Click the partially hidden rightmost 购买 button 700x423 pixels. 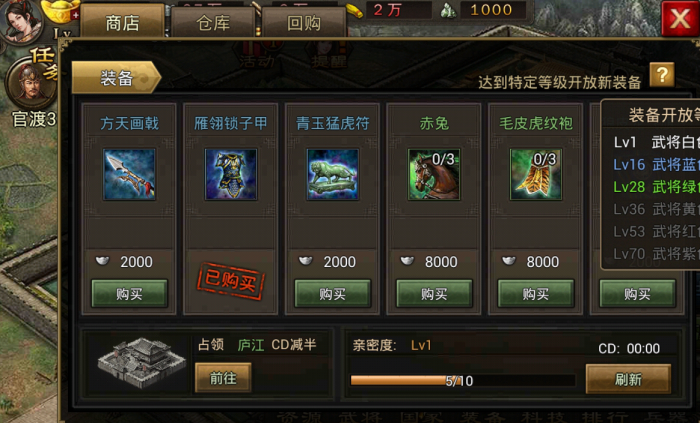(637, 294)
